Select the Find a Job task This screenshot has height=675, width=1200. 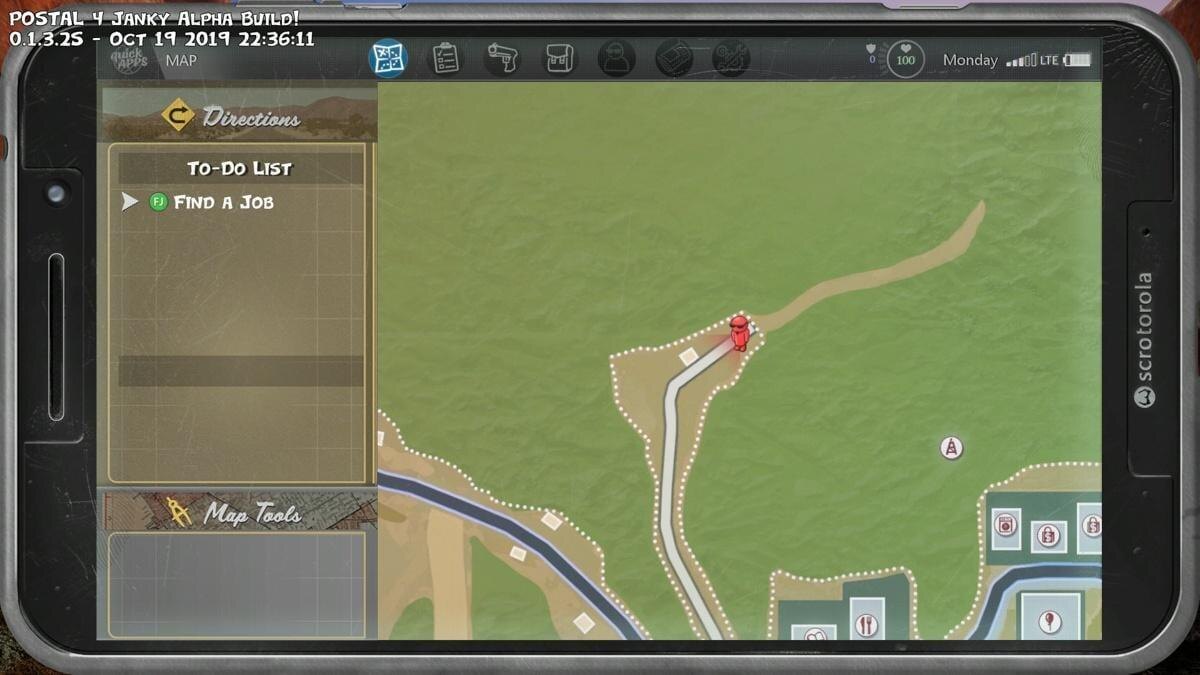point(223,202)
